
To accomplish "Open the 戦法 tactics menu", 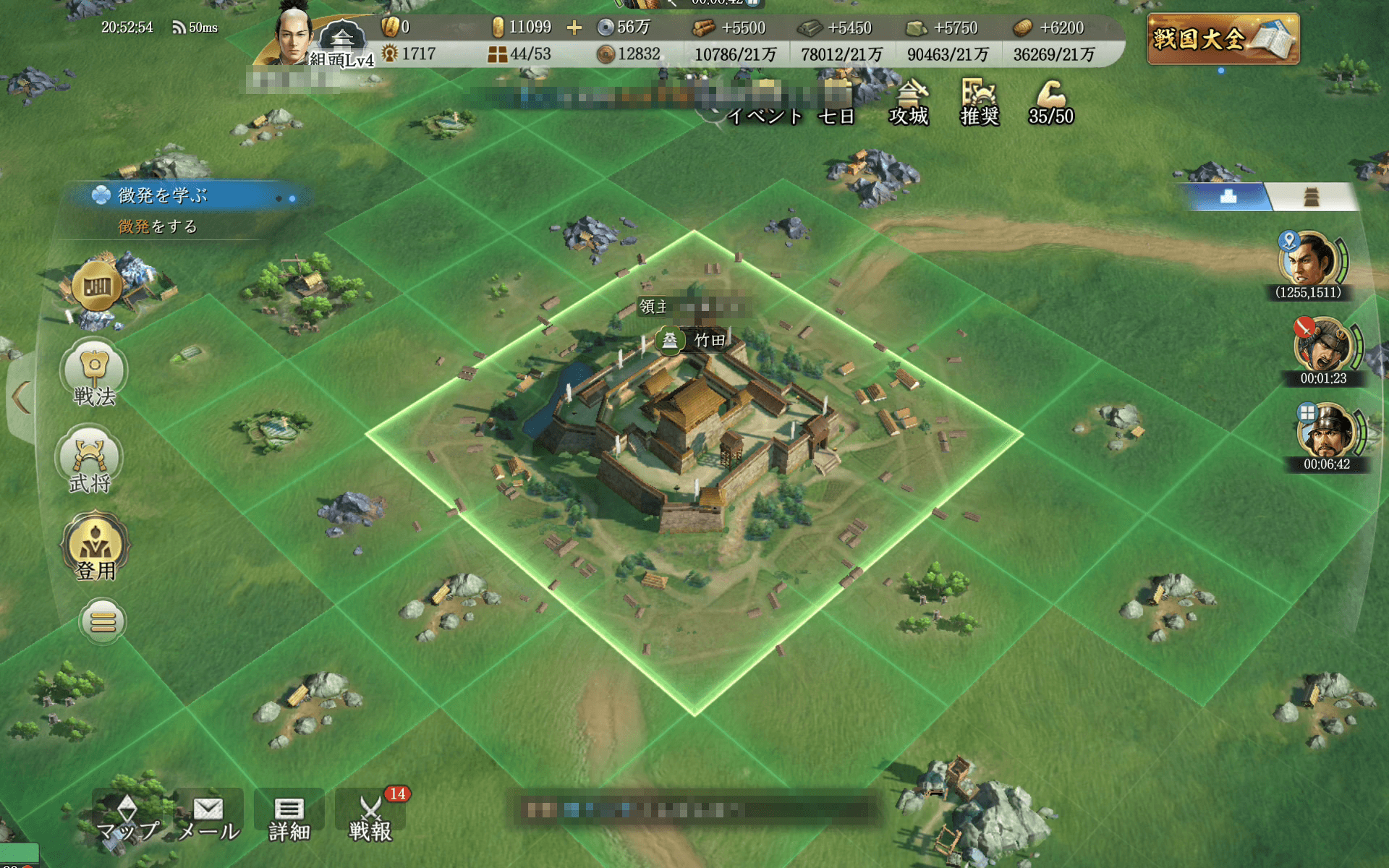I will [94, 373].
